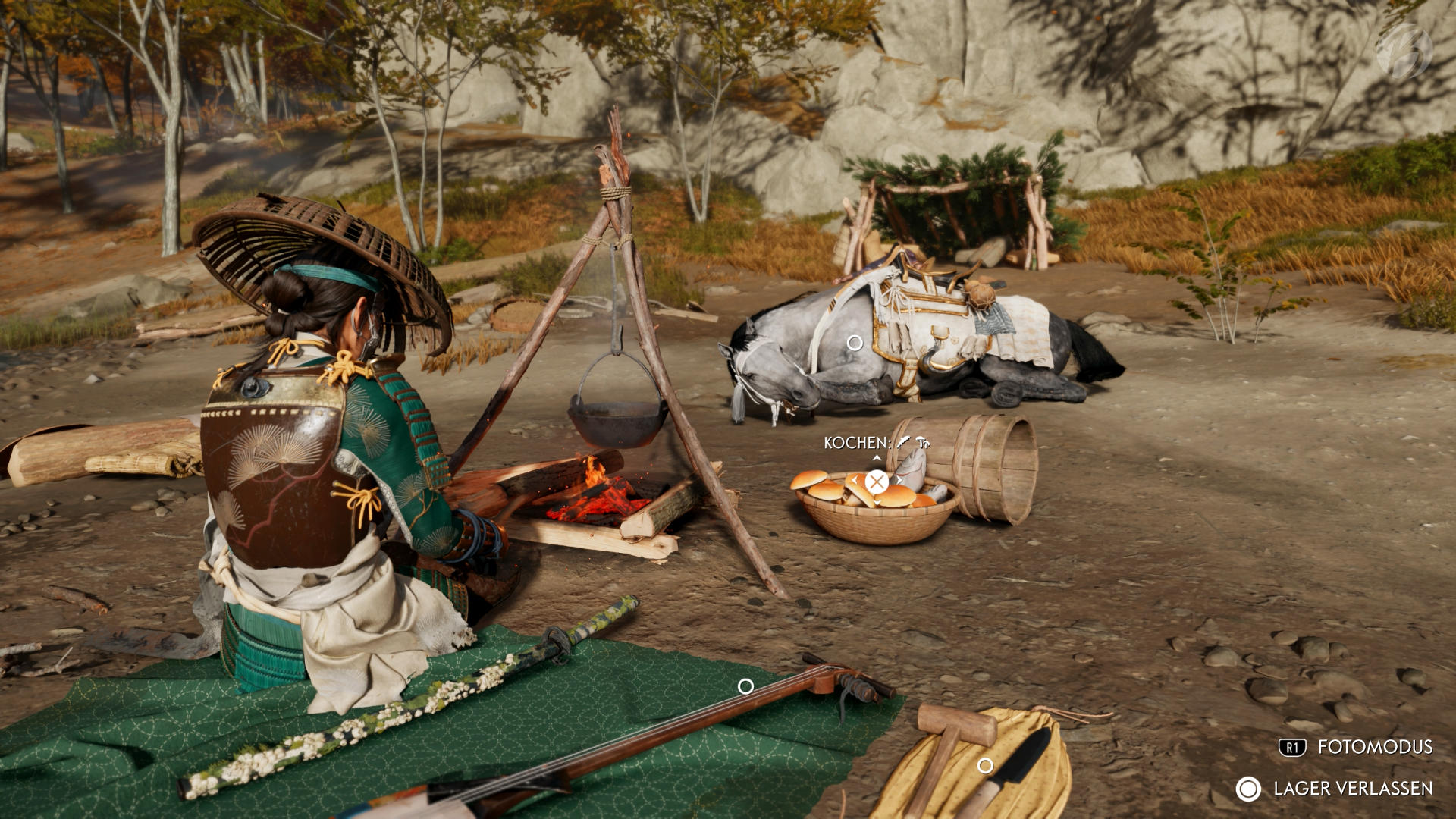Open Fotomodus
The height and width of the screenshot is (819, 1456).
click(x=1356, y=747)
